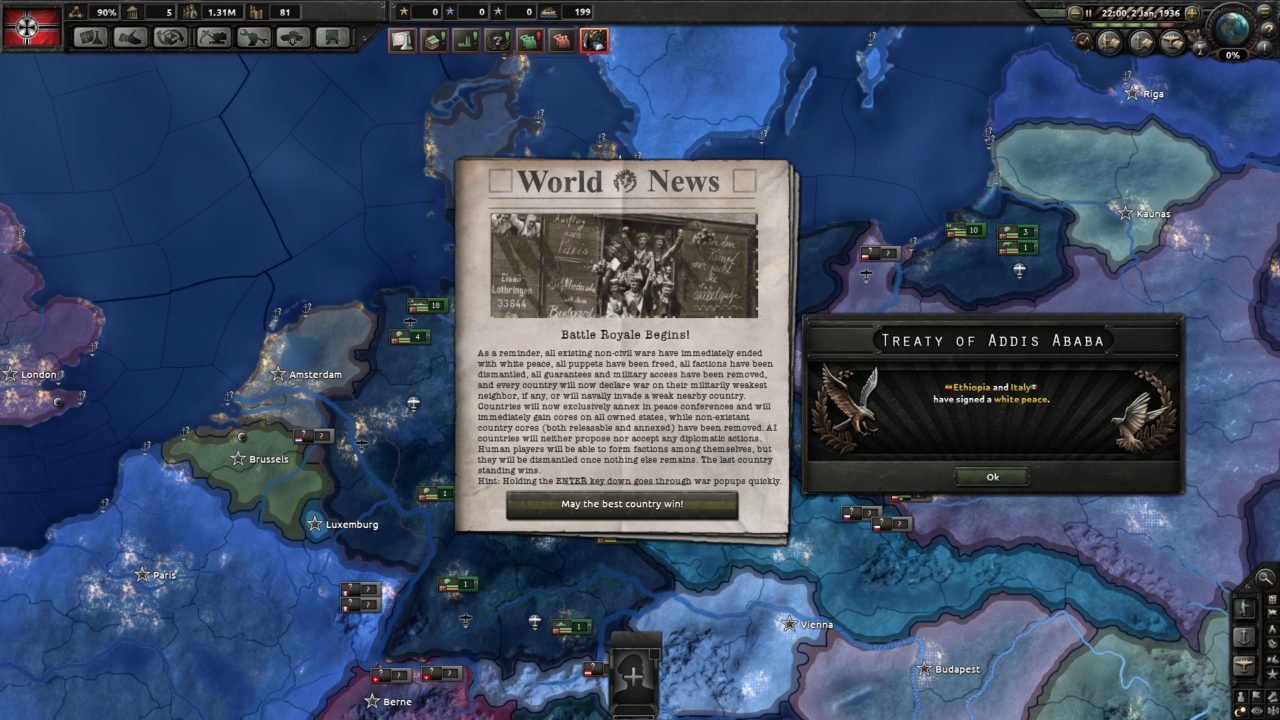1280x720 pixels.
Task: Open province search with the magnifying glass
Action: (1264, 577)
